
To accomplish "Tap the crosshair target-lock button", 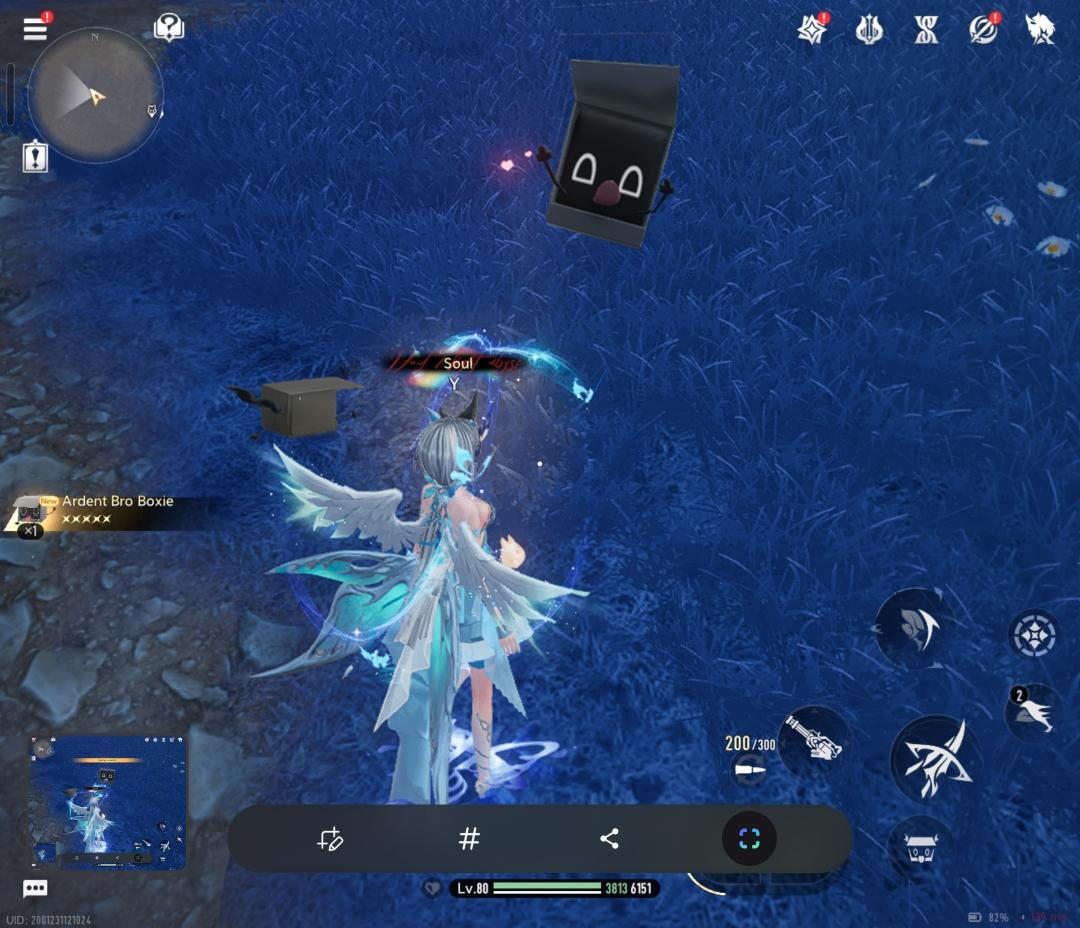I will tap(1034, 634).
